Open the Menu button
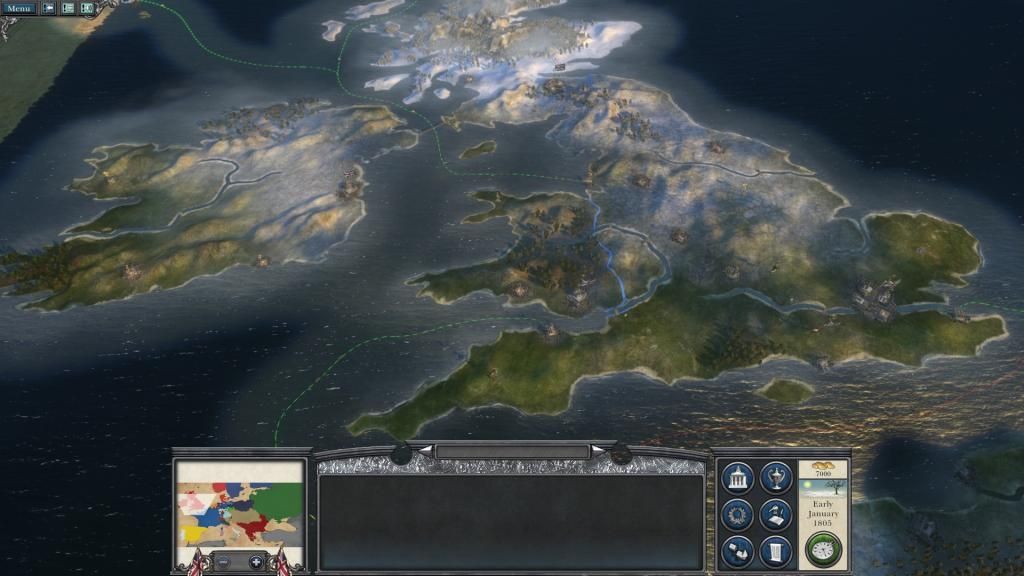 point(18,8)
